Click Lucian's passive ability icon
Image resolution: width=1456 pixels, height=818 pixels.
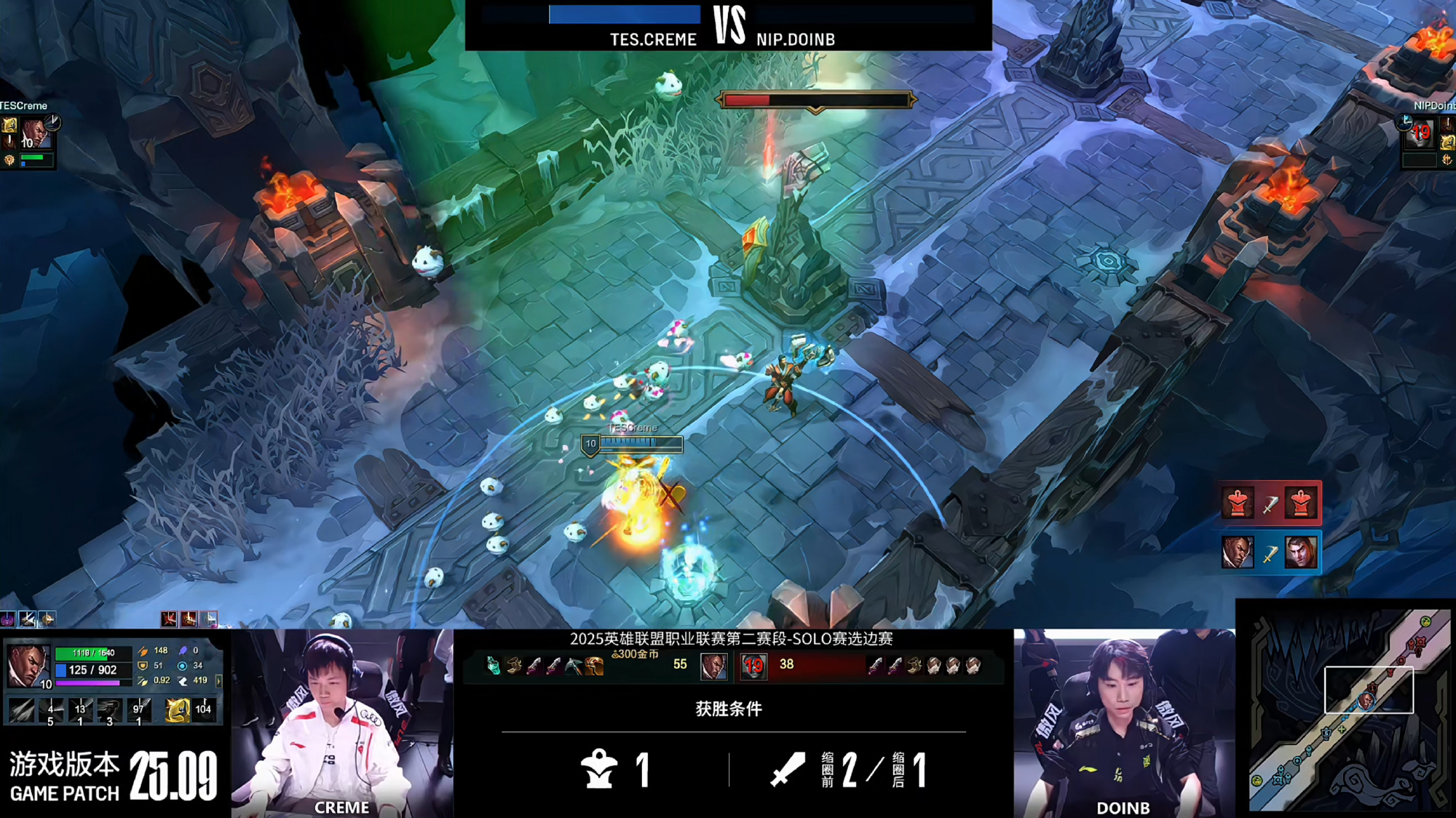click(x=21, y=709)
